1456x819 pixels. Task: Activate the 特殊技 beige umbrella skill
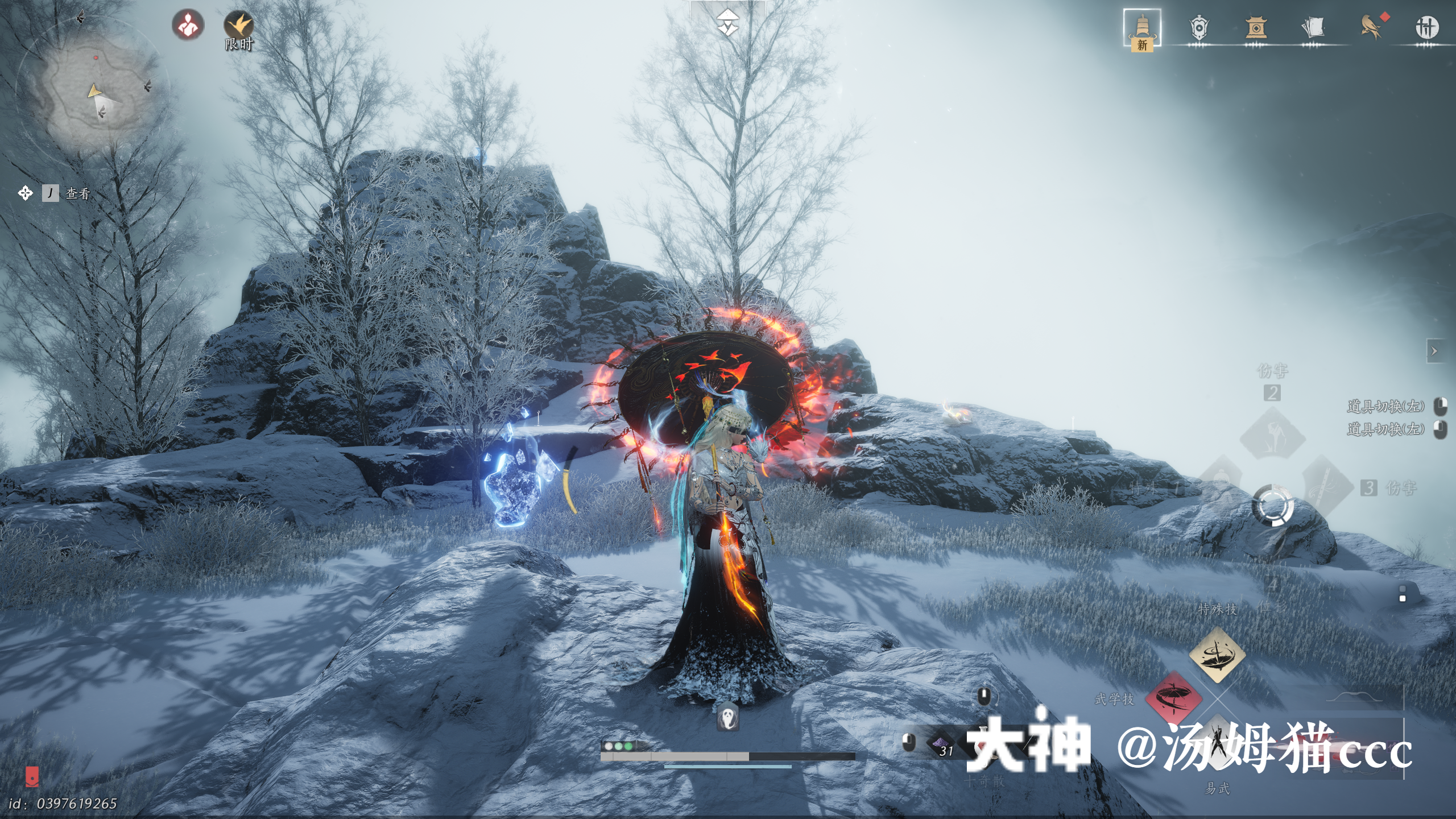click(x=1217, y=655)
